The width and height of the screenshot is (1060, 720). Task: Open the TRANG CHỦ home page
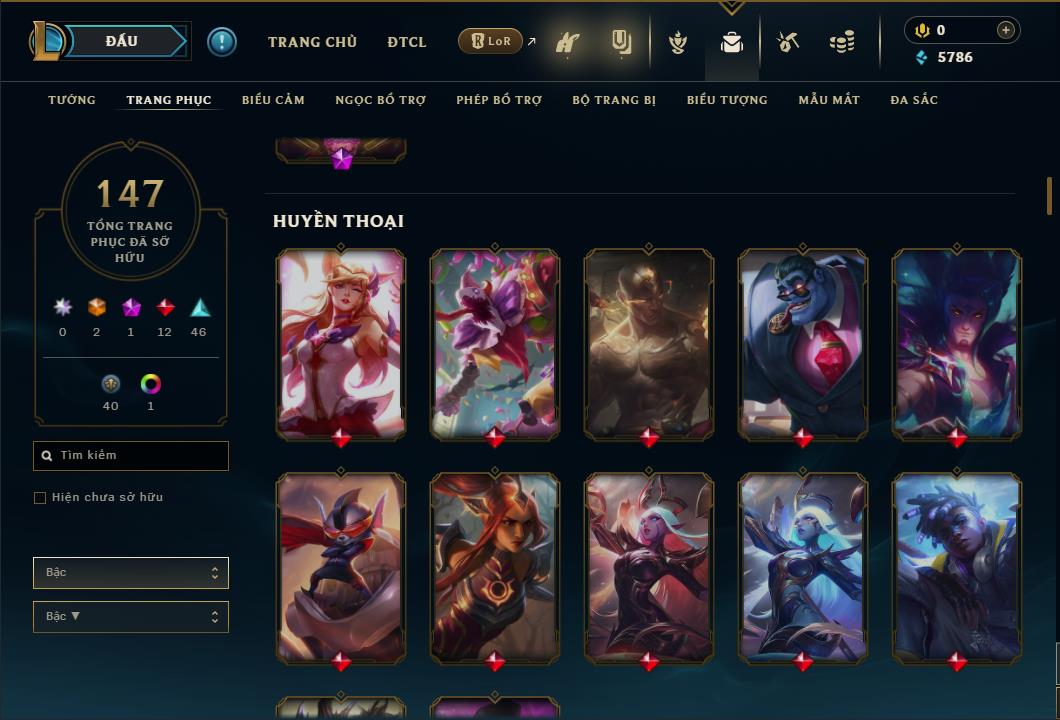[312, 42]
